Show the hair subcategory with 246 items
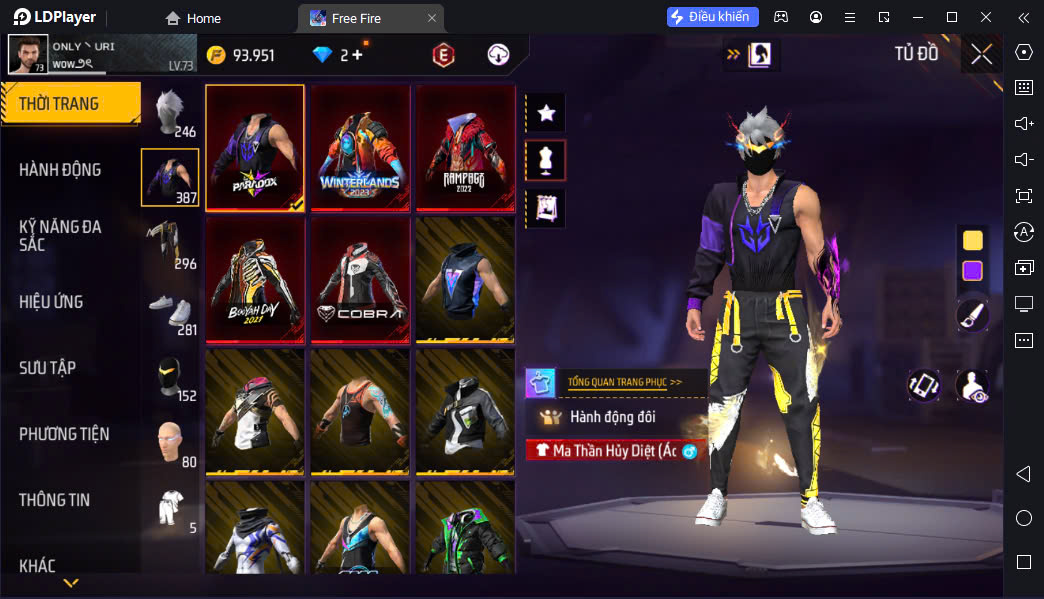Viewport: 1044px width, 599px height. [170, 111]
